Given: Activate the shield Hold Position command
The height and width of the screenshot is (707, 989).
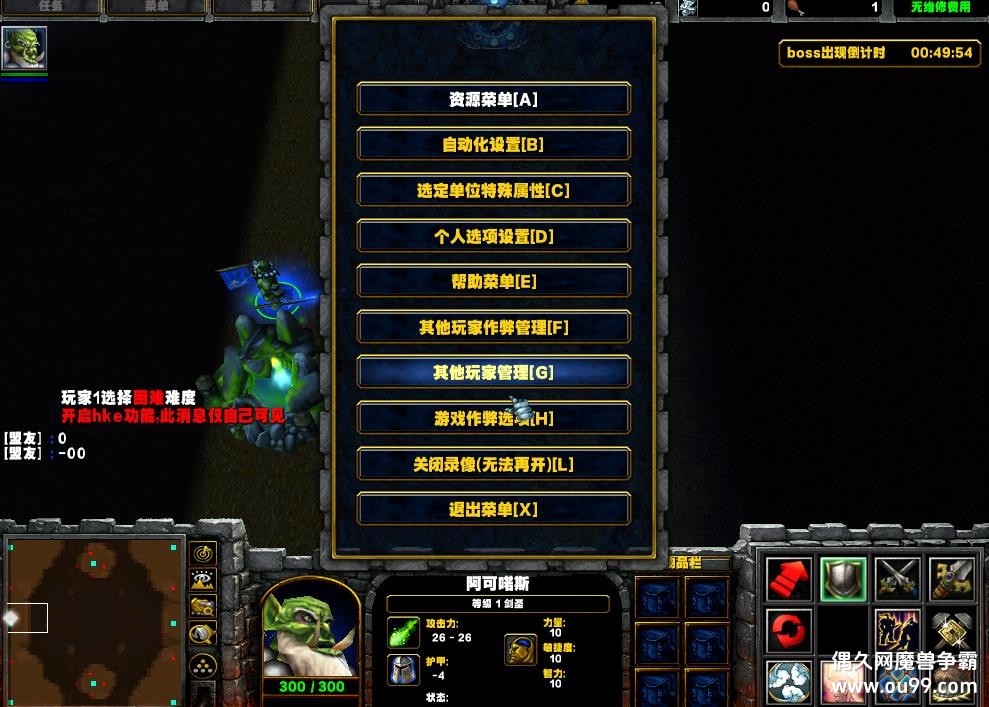Looking at the screenshot, I should 843,579.
